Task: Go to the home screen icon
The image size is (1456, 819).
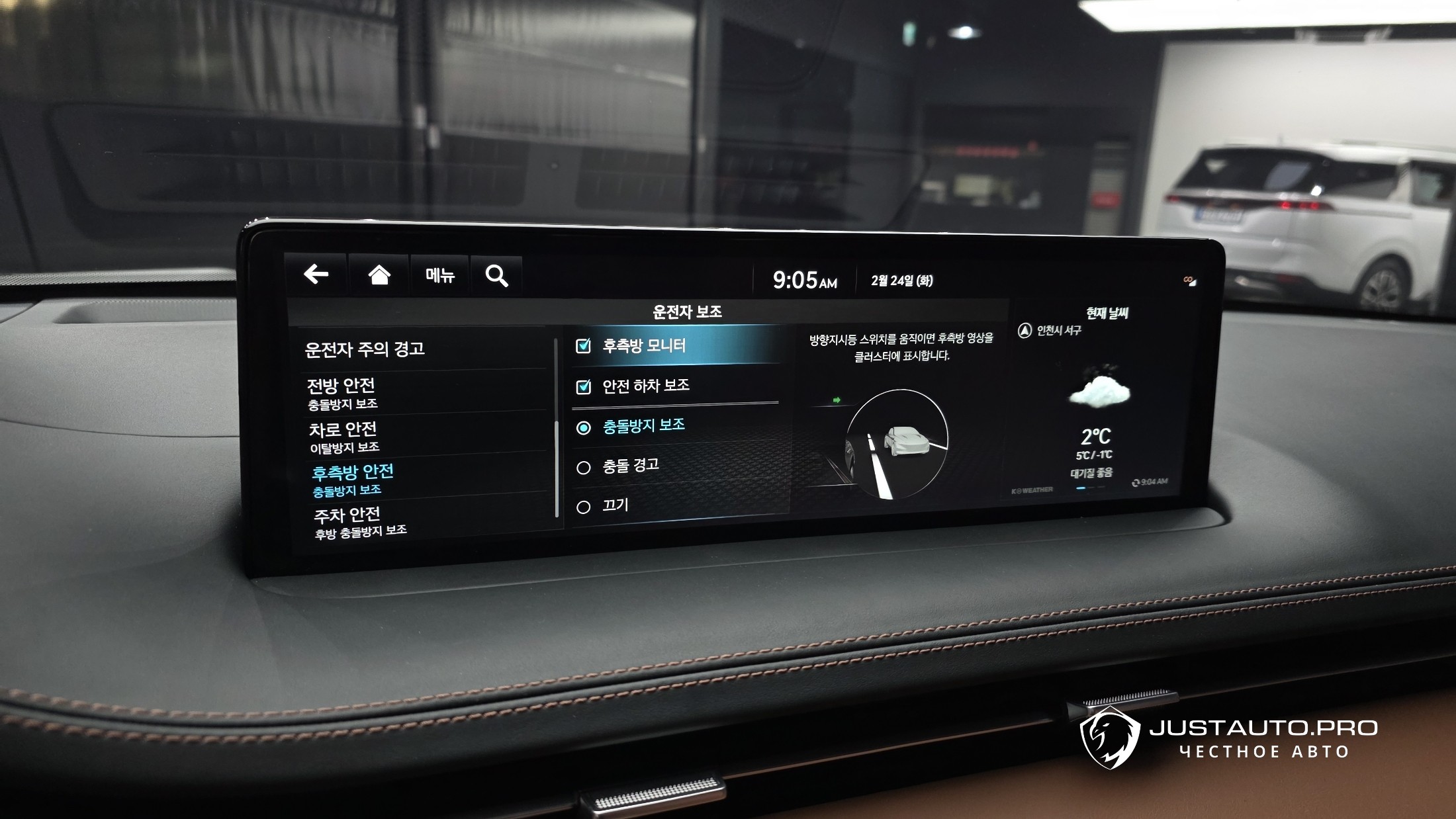Action: 379,275
